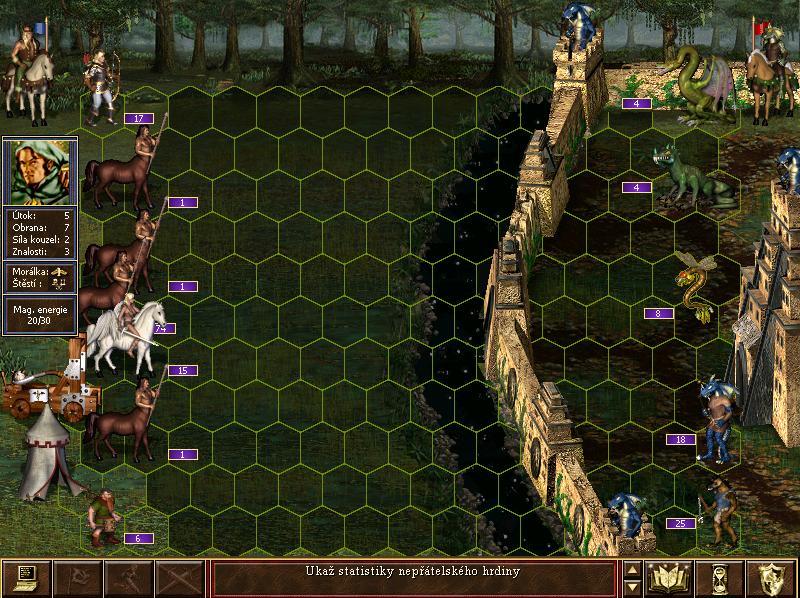Open the spellbook to cast a spell
This screenshot has width=800, height=598.
pos(670,577)
